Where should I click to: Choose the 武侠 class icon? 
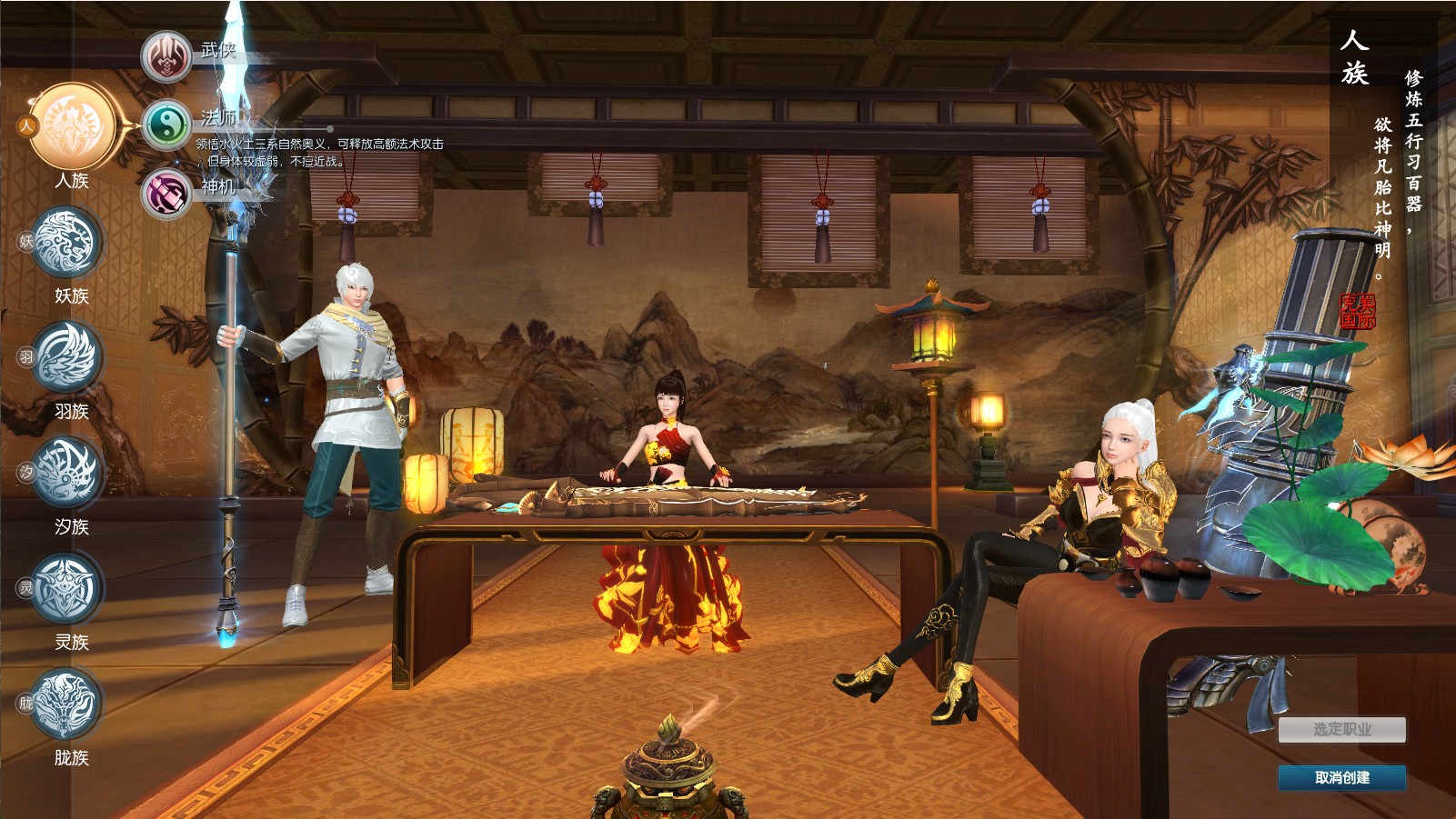click(x=166, y=56)
